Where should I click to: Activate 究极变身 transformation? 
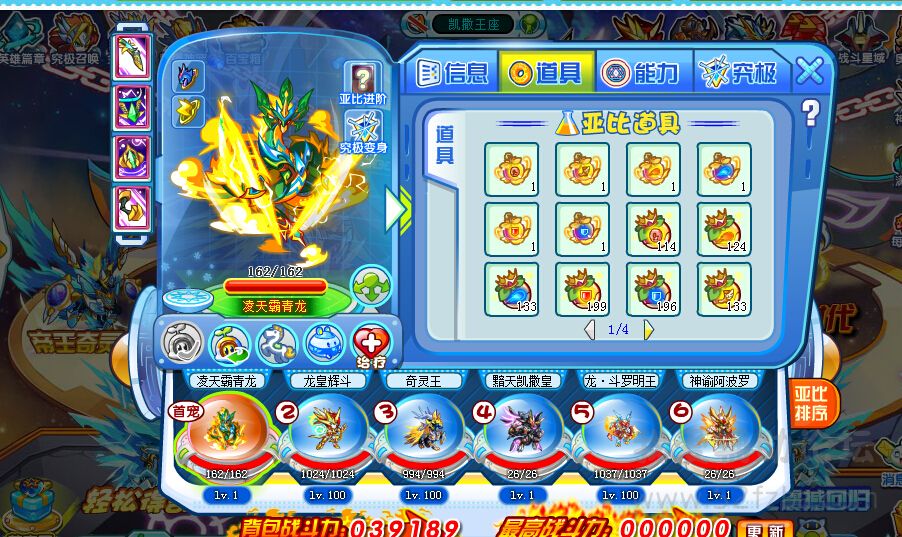click(x=363, y=135)
